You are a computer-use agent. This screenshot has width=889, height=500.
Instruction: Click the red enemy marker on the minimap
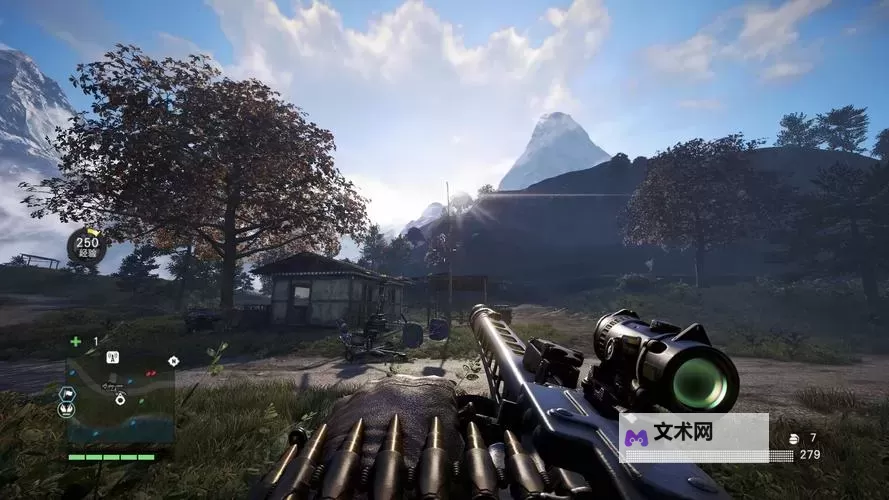(x=151, y=374)
